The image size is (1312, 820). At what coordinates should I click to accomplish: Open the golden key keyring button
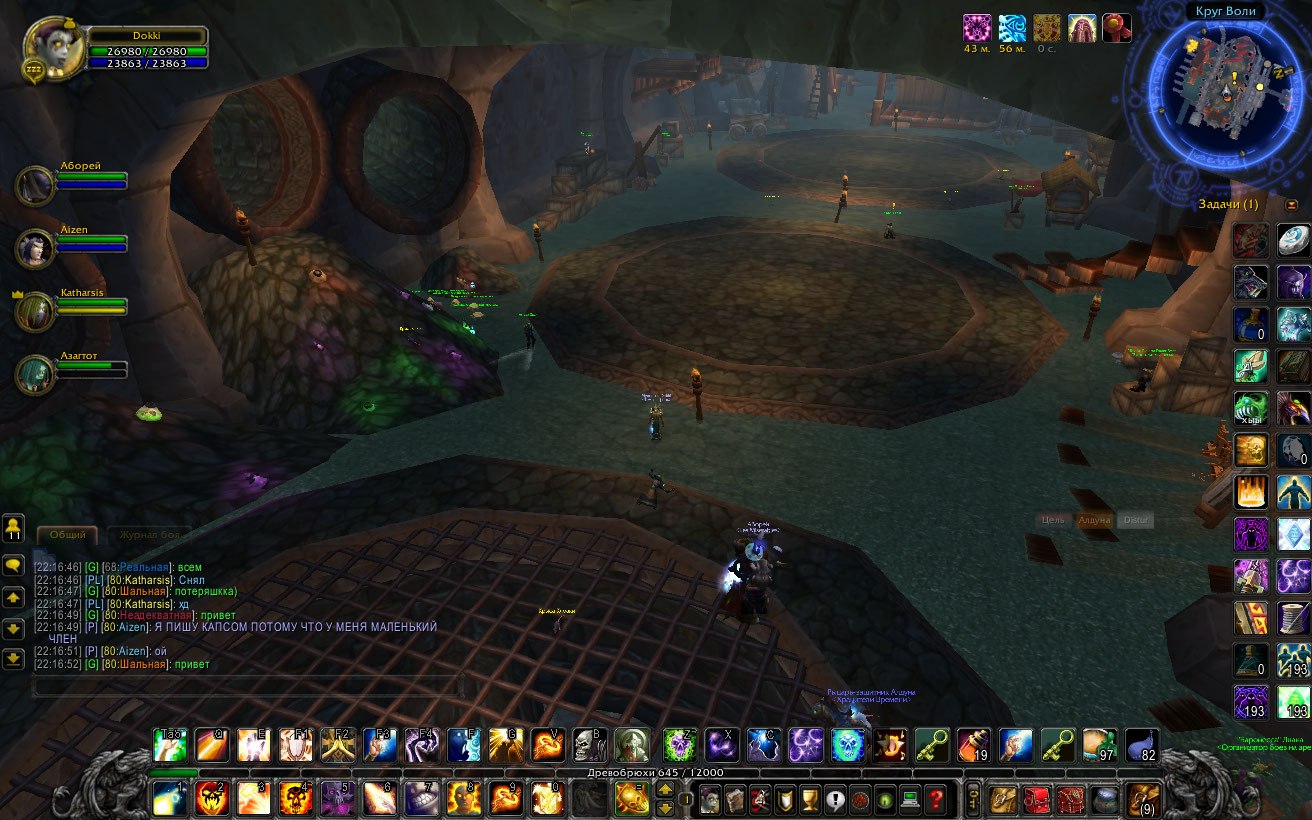tap(973, 799)
